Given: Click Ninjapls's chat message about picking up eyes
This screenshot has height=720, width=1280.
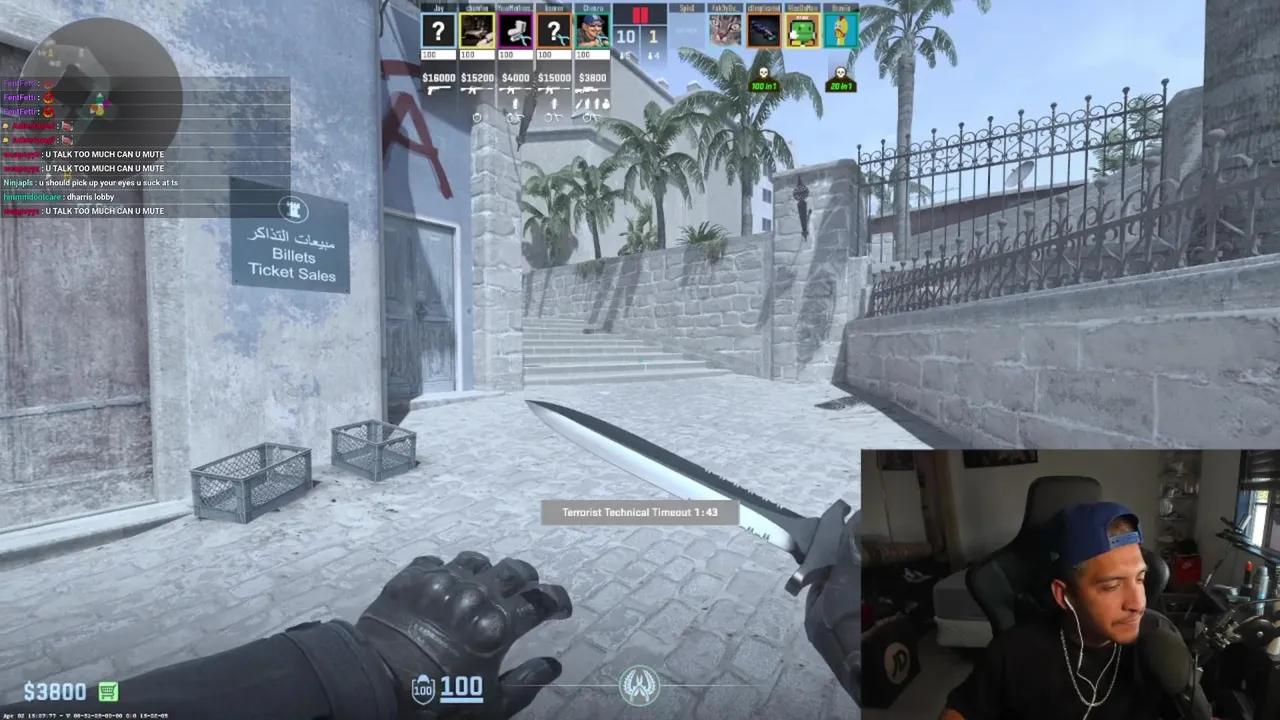Looking at the screenshot, I should (85, 183).
